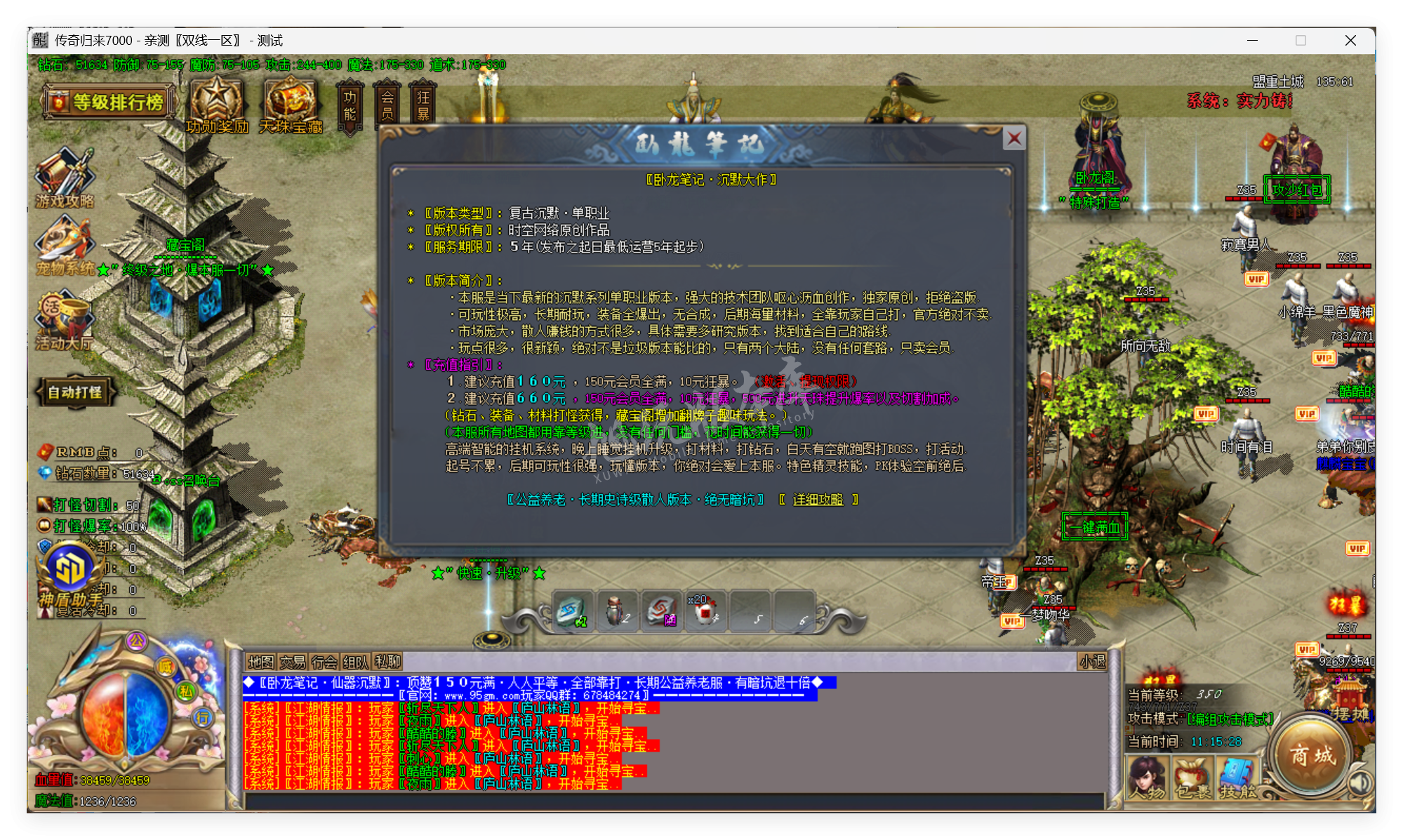Switch to the 交易 trade chat tab
The height and width of the screenshot is (840, 1403).
[292, 662]
